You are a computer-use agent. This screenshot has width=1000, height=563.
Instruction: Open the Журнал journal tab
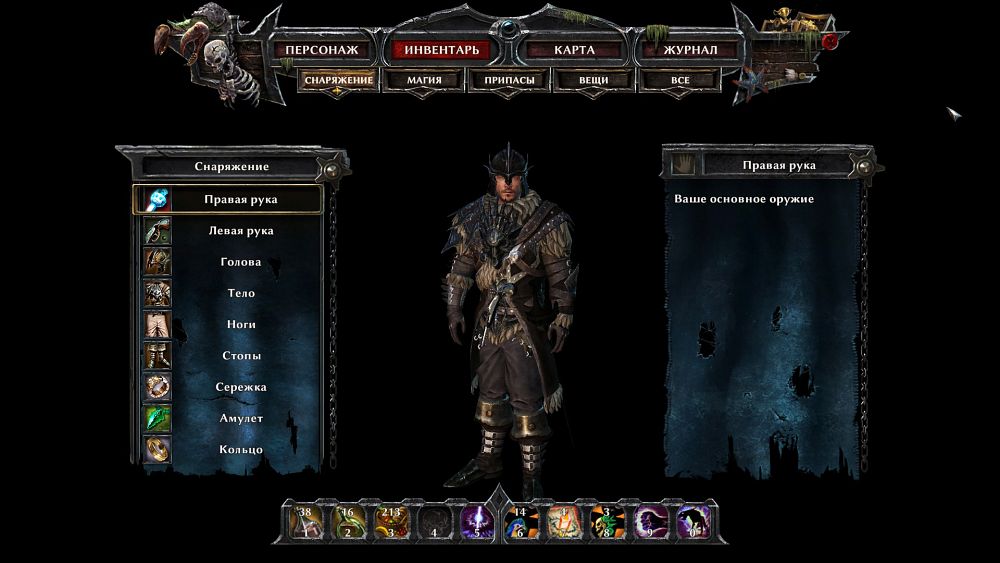point(690,49)
